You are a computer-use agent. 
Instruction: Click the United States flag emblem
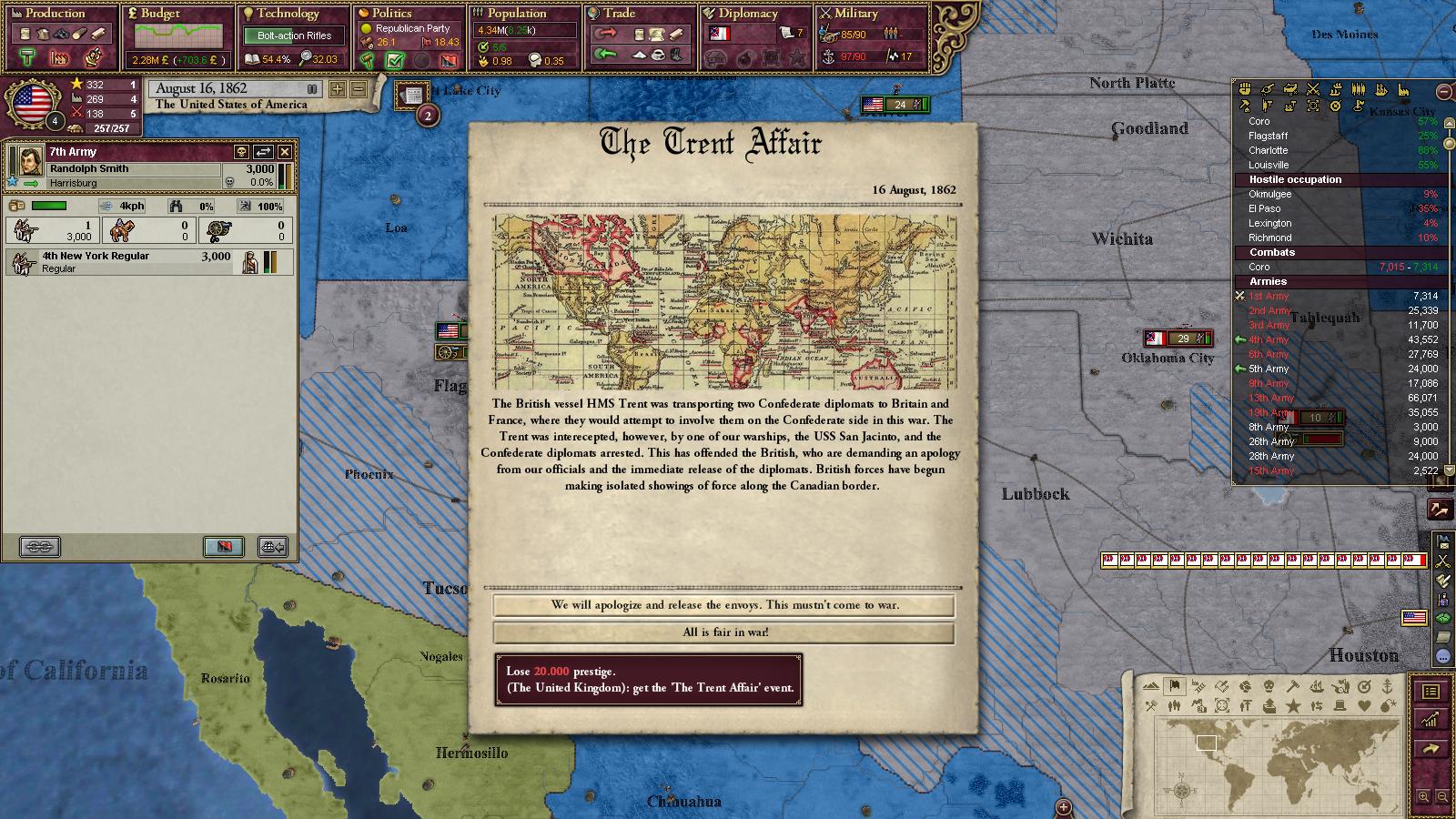point(31,103)
